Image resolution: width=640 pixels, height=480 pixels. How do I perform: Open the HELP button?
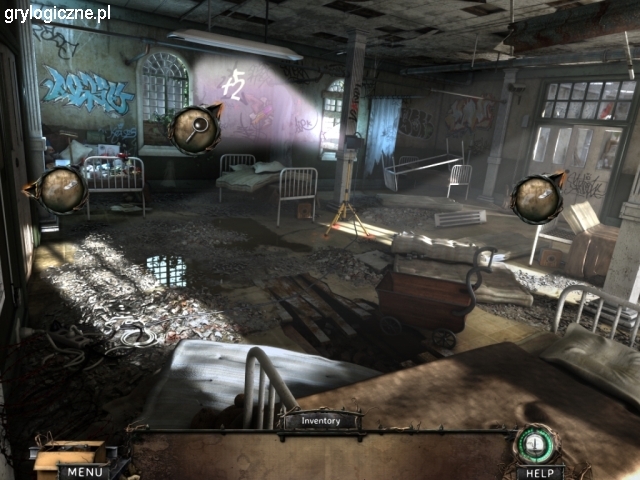point(540,472)
